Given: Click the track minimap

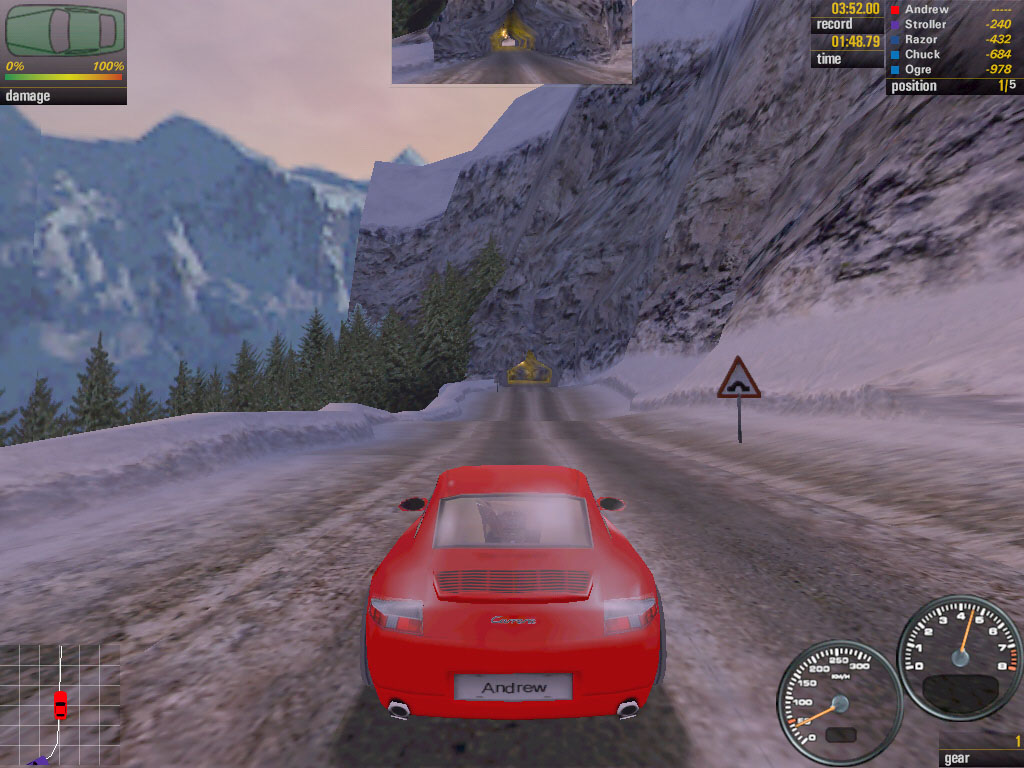Looking at the screenshot, I should coord(60,704).
